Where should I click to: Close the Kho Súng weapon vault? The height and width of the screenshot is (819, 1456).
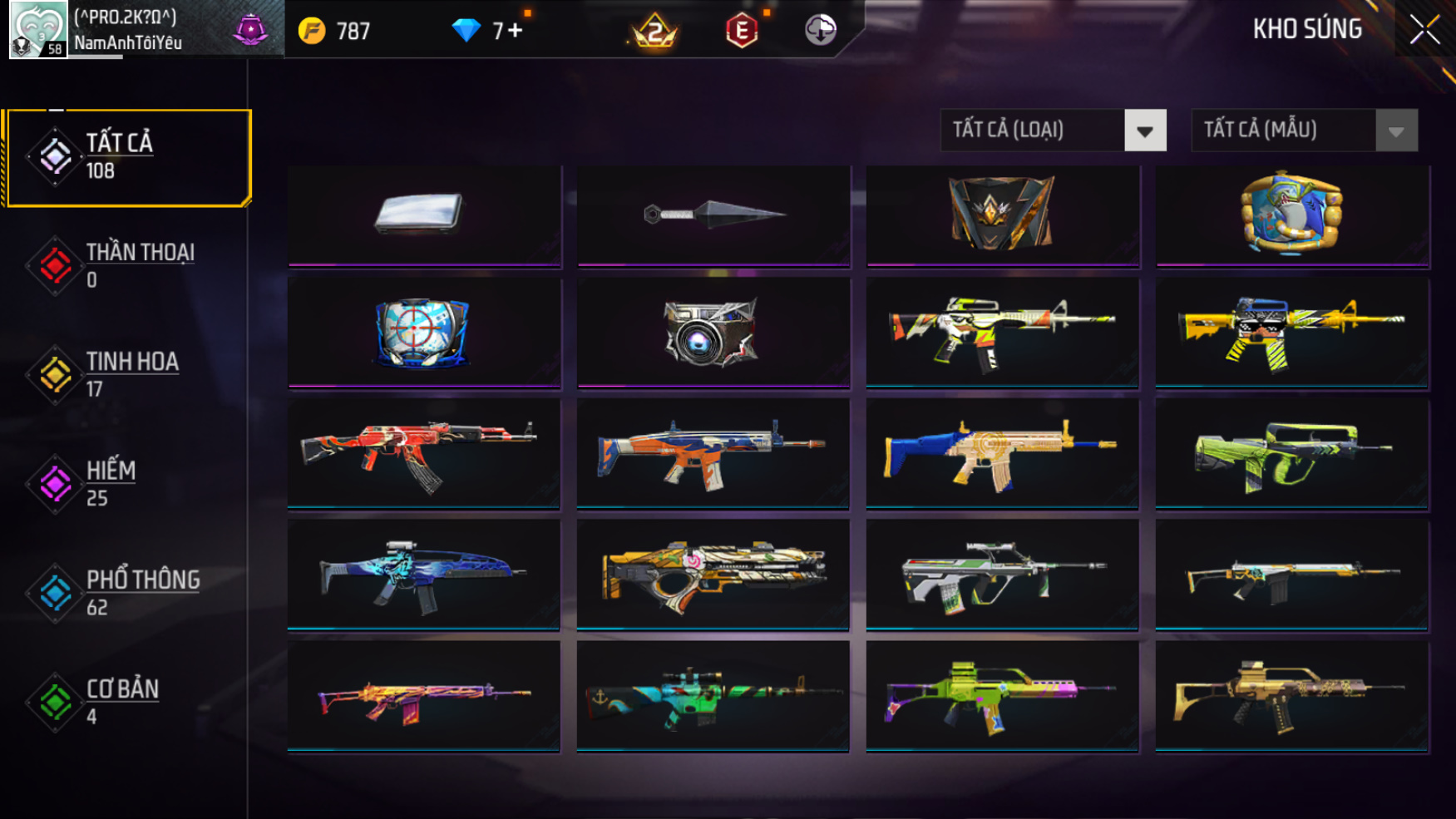click(1424, 31)
